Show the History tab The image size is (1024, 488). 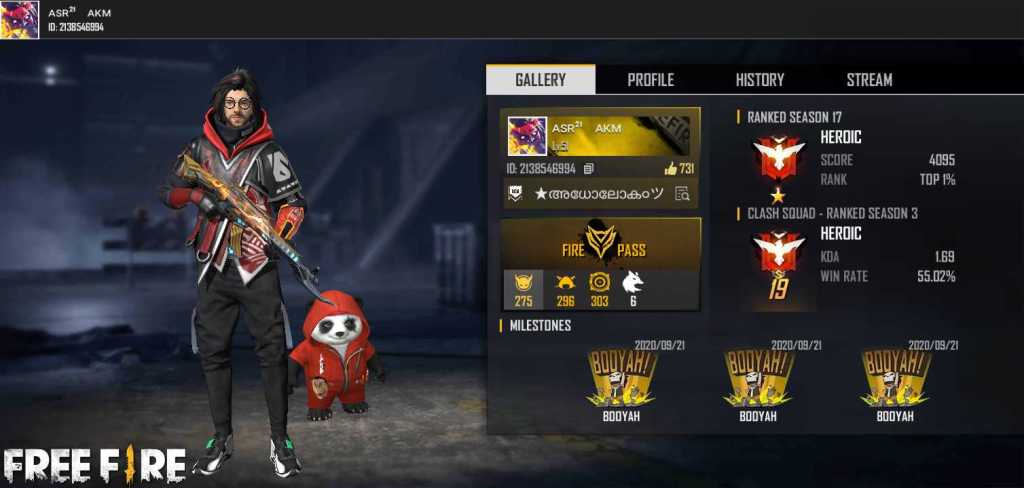760,80
